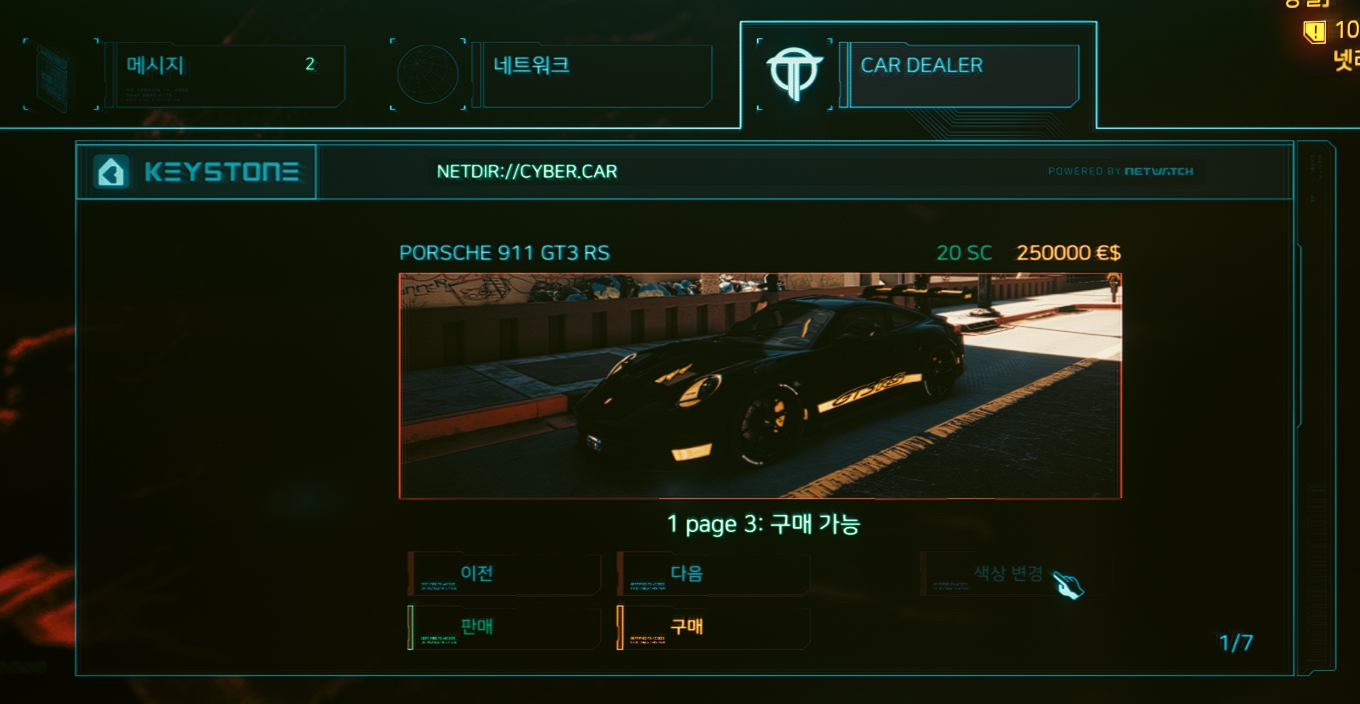This screenshot has height=704, width=1360.
Task: Buy the Porsche with 구매
Action: (x=714, y=628)
